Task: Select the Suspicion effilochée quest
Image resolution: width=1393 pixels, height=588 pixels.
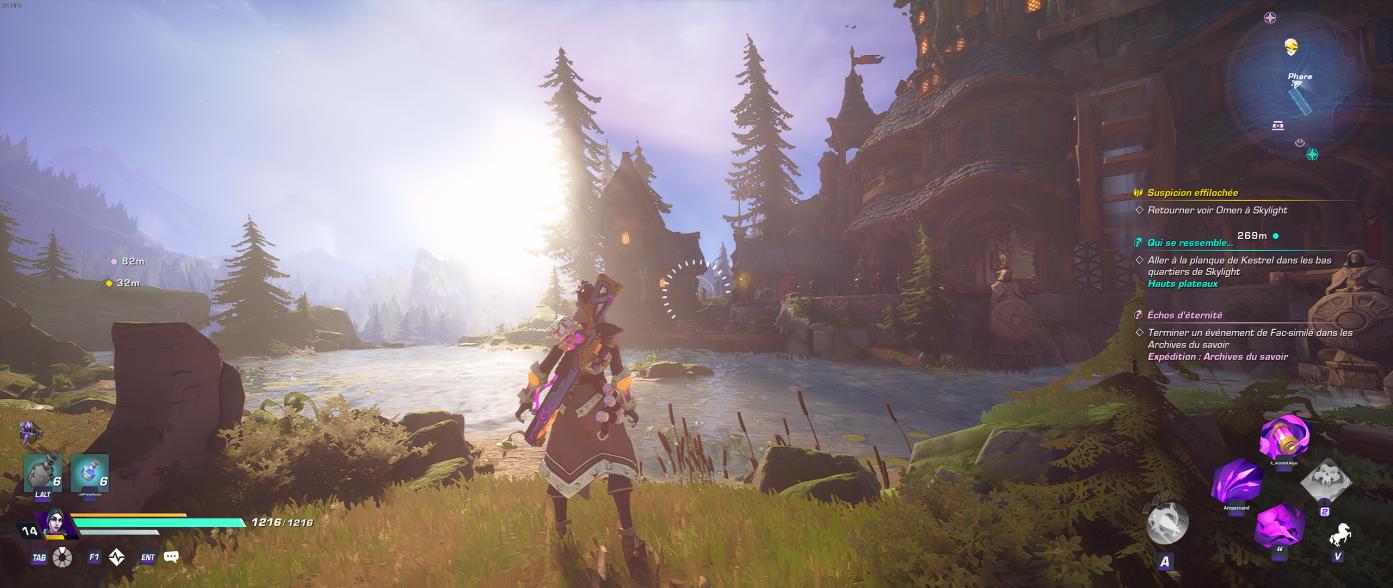Action: pyautogui.click(x=1192, y=193)
